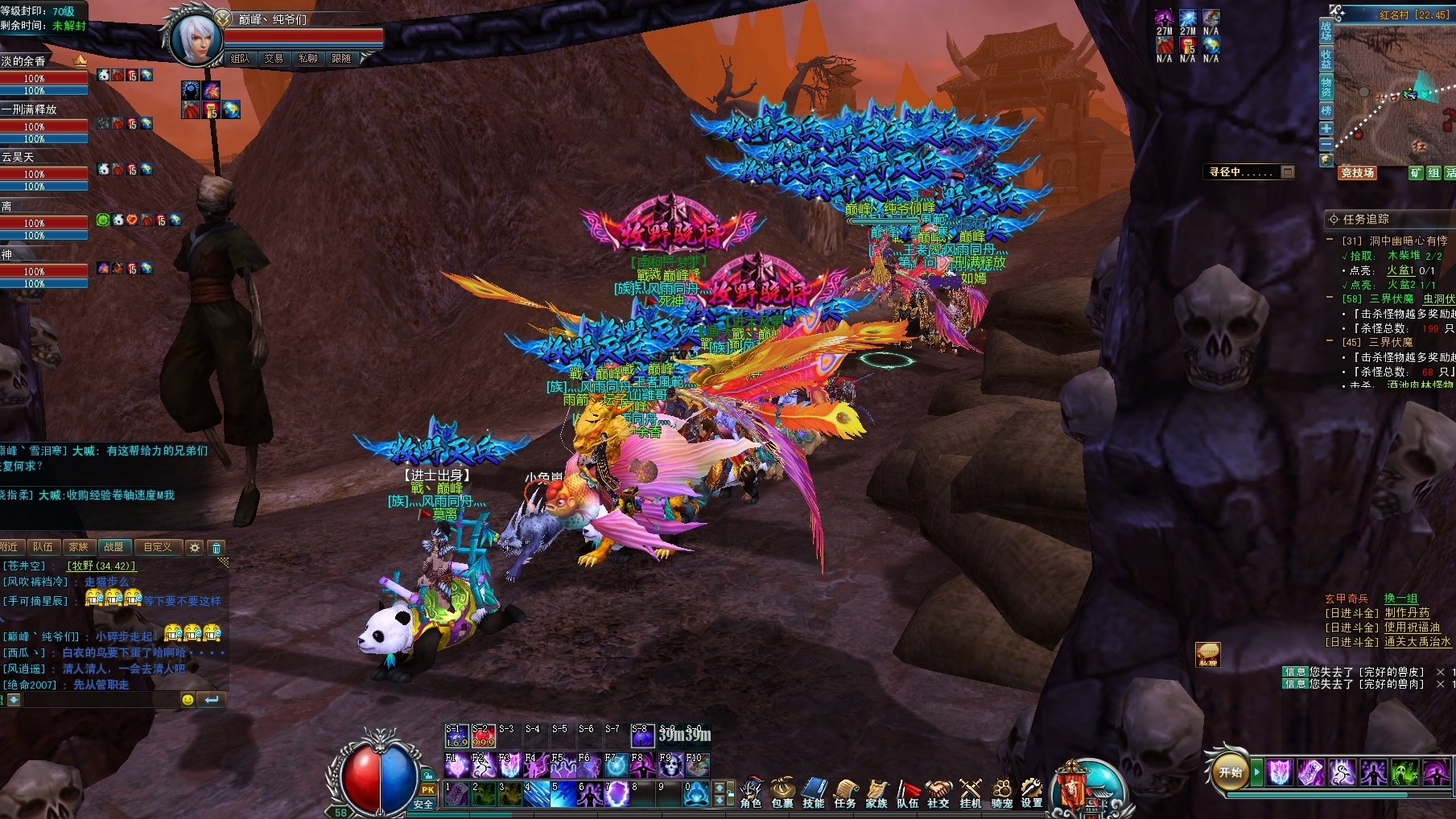Open the 骑宠 mount and pet menu
1456x819 pixels.
(x=1001, y=792)
